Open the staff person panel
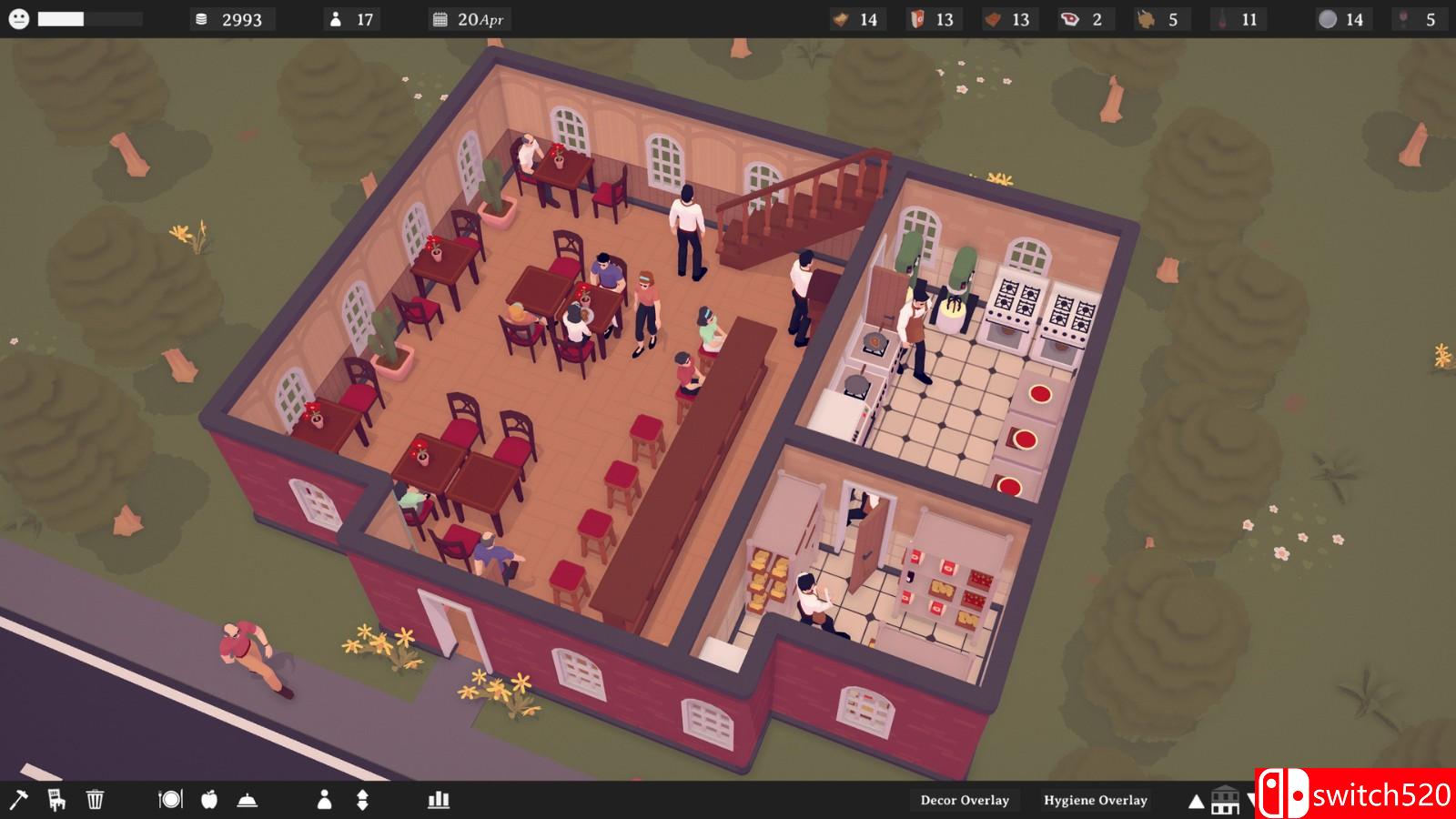 click(x=324, y=800)
